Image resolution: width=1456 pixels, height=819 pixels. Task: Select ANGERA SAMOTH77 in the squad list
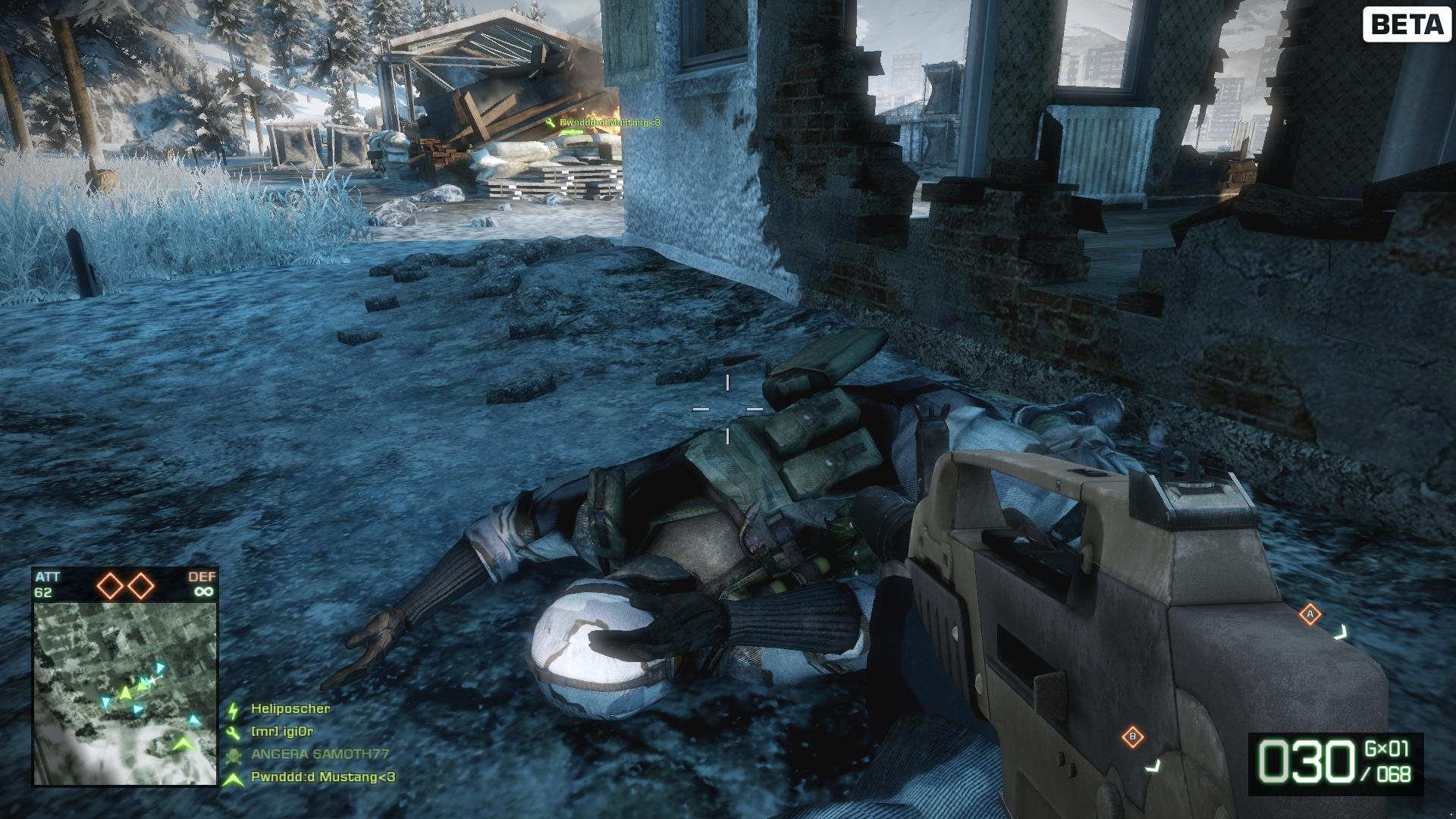[x=319, y=754]
